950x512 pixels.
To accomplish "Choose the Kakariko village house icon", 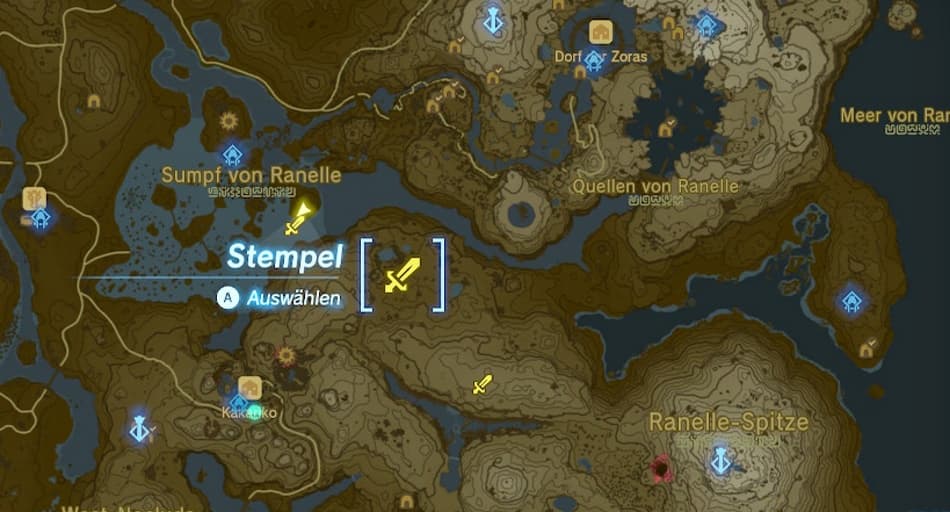I will [250, 387].
